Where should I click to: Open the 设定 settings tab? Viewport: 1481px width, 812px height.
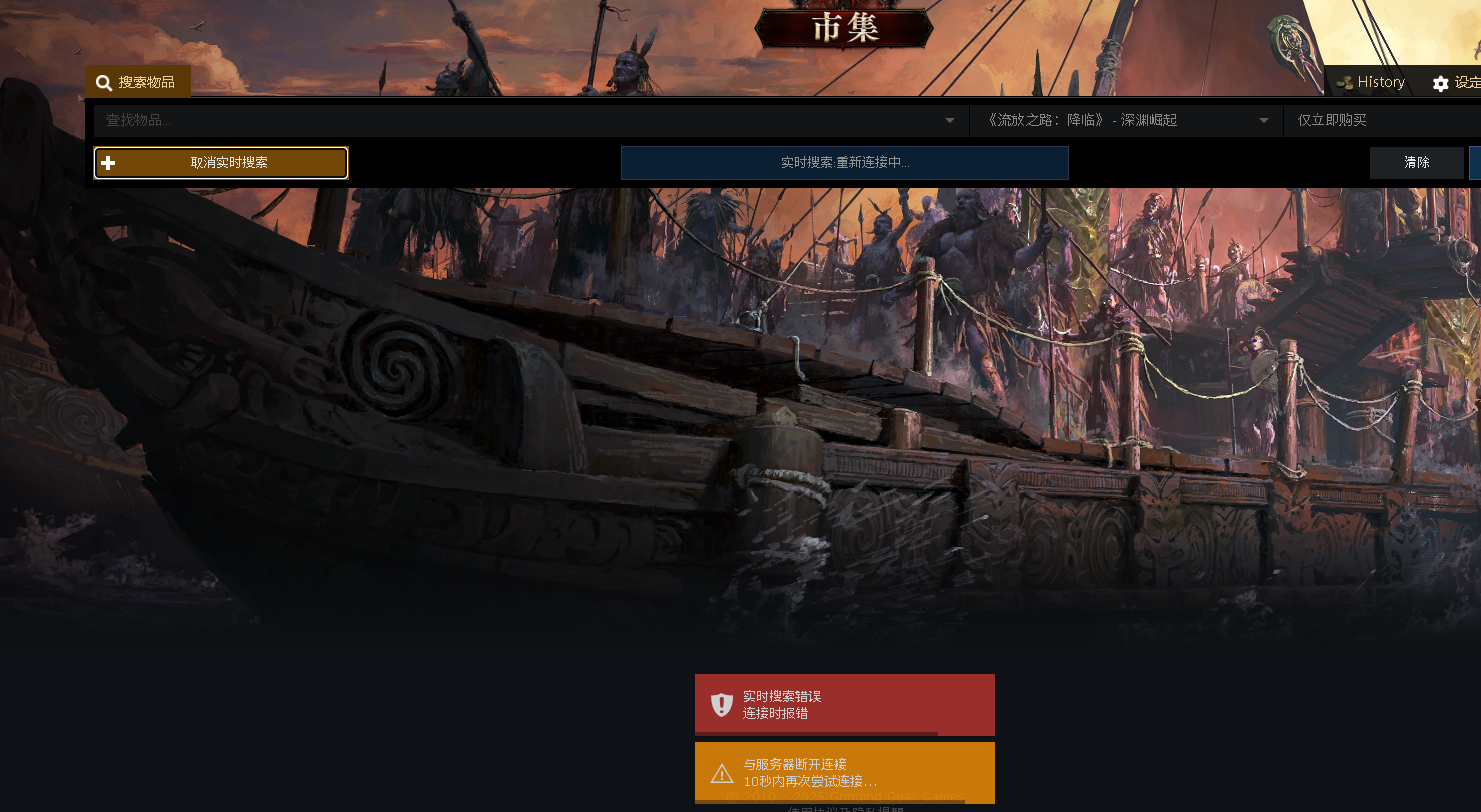tap(1455, 83)
